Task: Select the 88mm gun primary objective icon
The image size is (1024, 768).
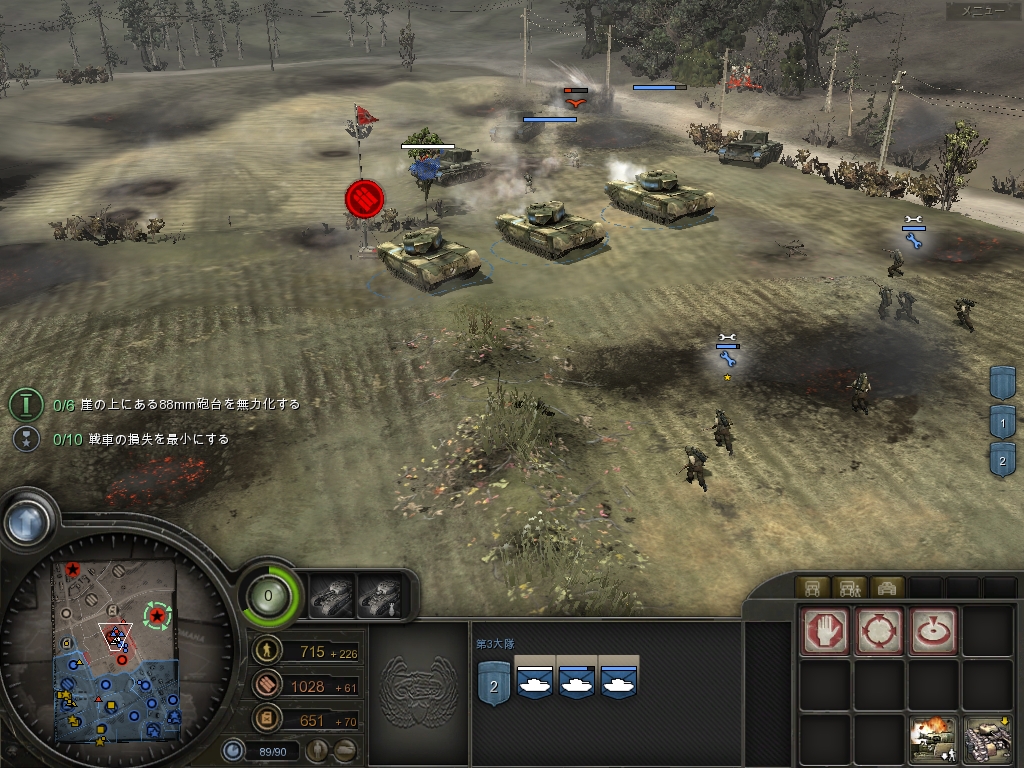Action: click(x=26, y=405)
